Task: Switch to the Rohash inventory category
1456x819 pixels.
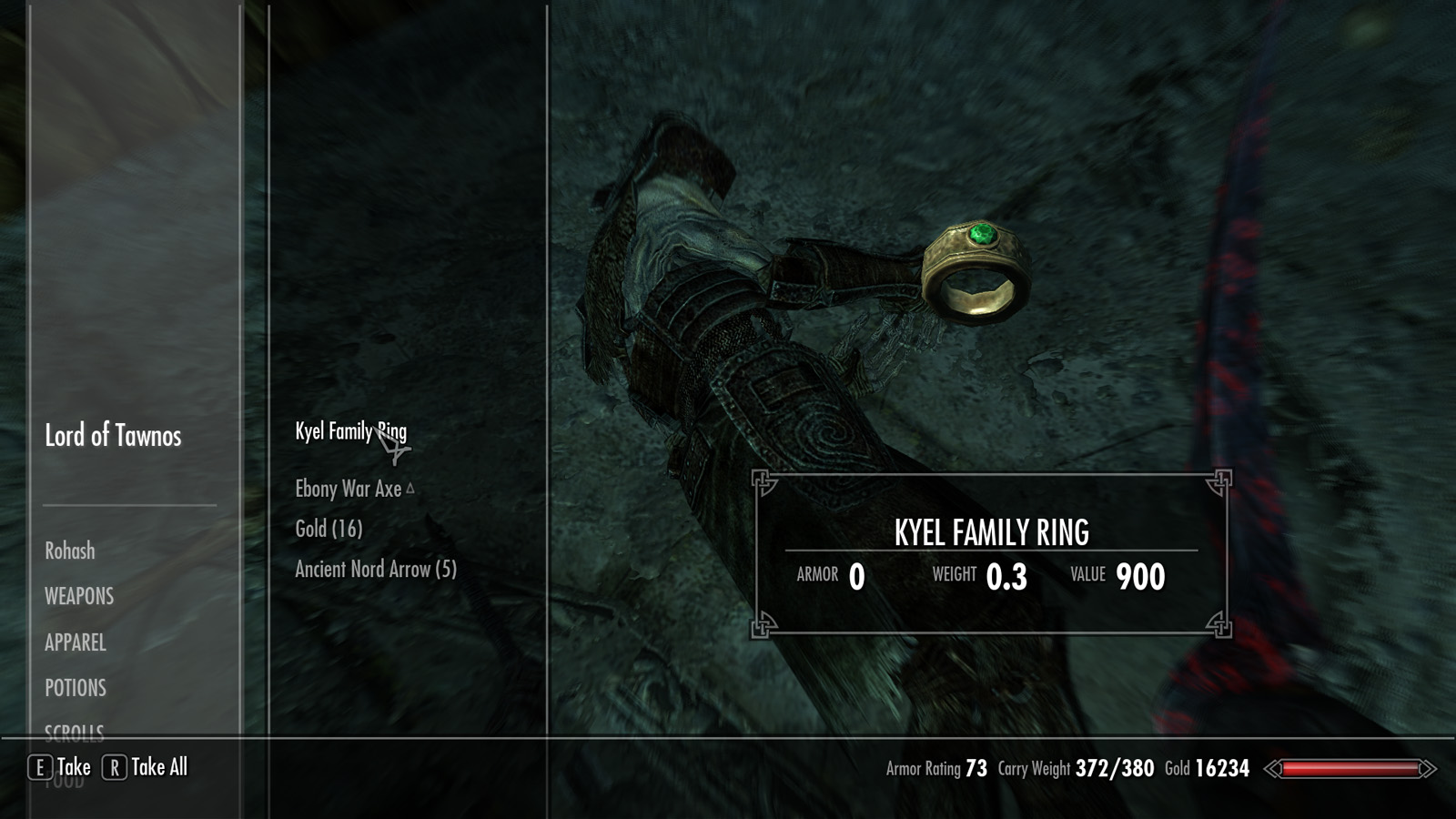Action: [70, 551]
